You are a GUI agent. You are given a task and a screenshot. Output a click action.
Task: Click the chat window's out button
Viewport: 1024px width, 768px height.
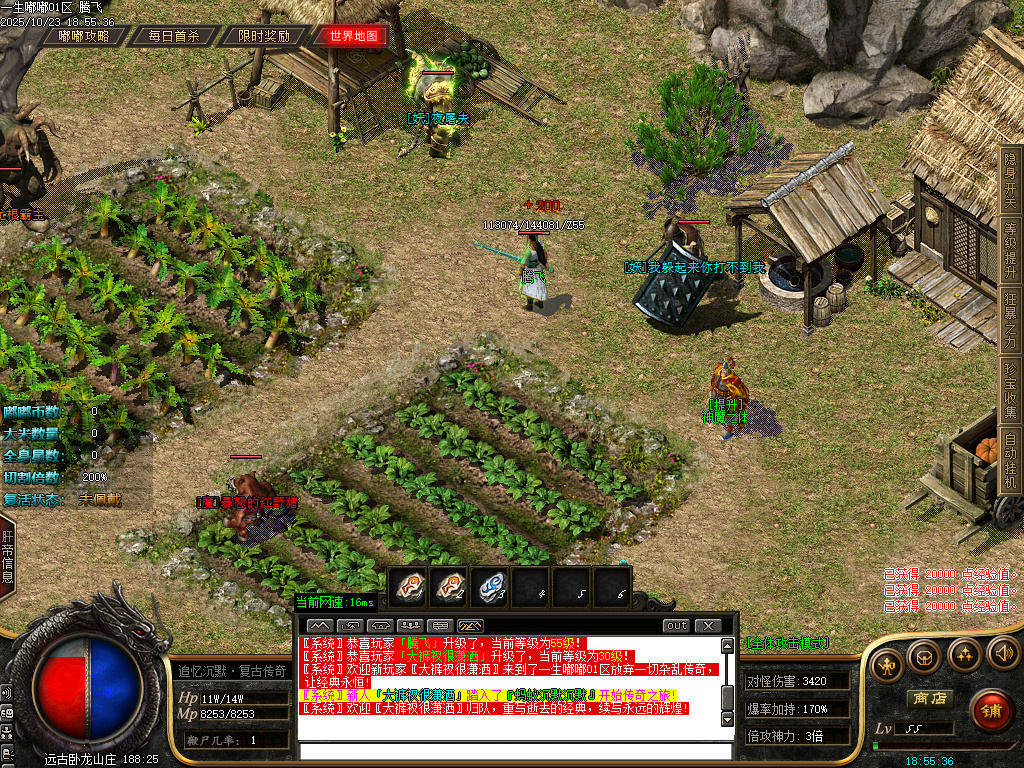677,626
